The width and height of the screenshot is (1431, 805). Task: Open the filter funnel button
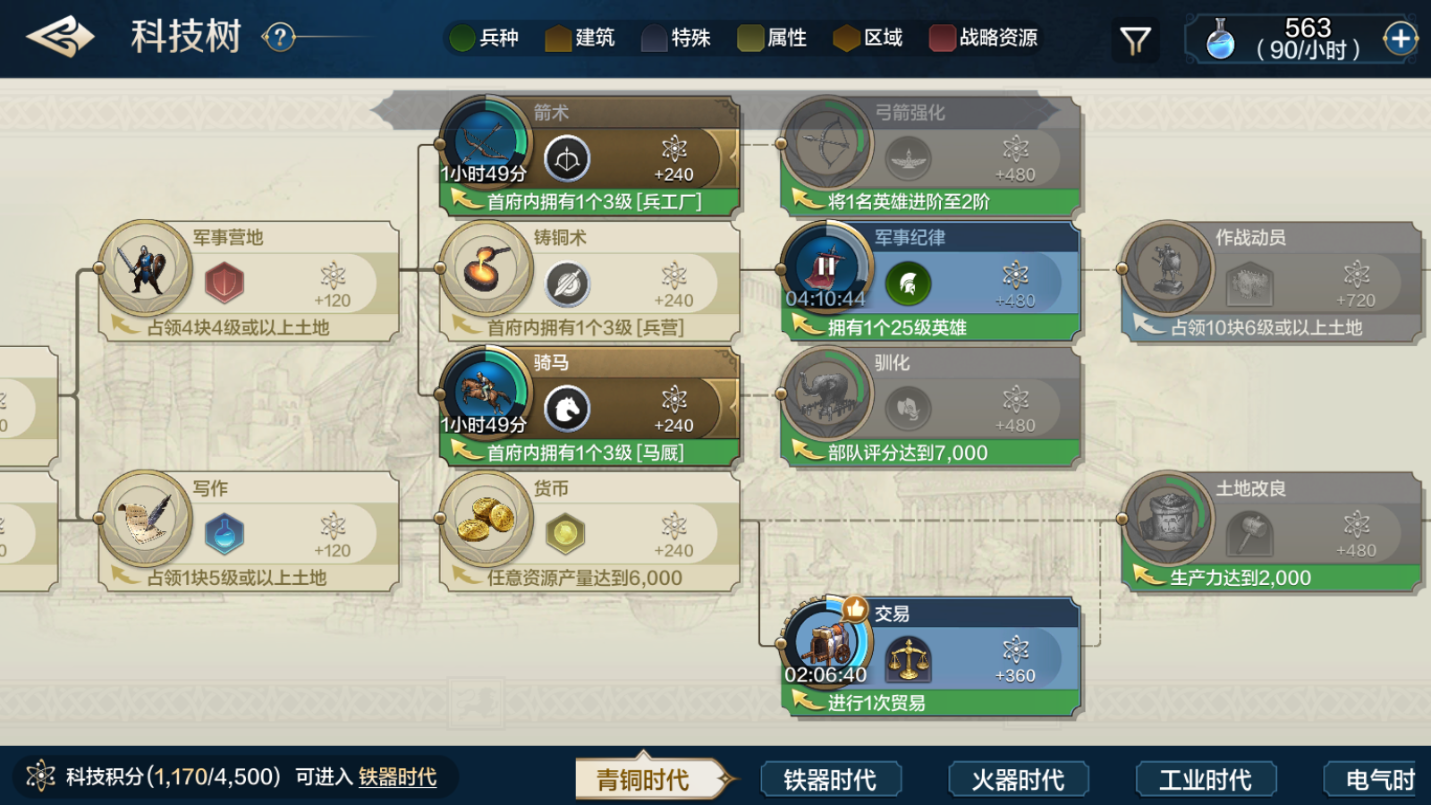click(1135, 40)
